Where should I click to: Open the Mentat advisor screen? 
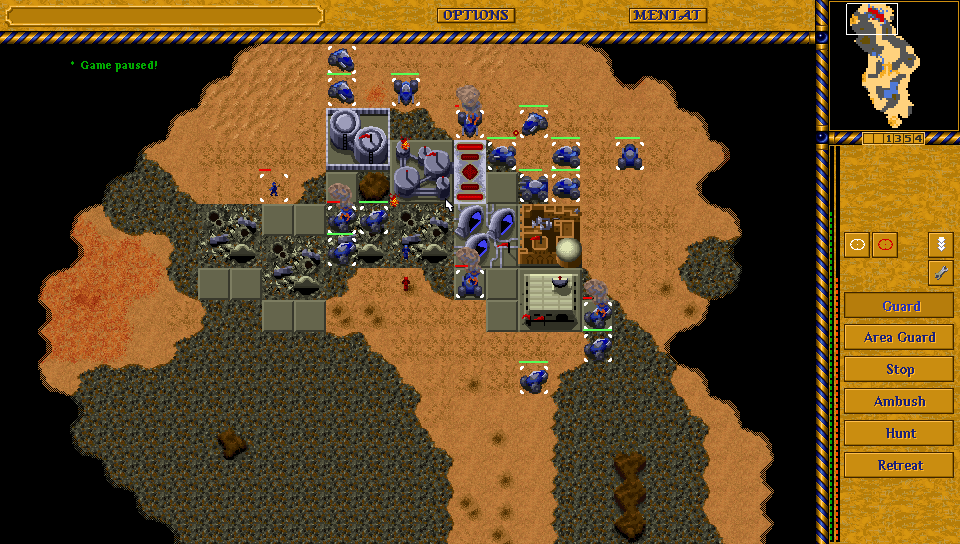(667, 15)
